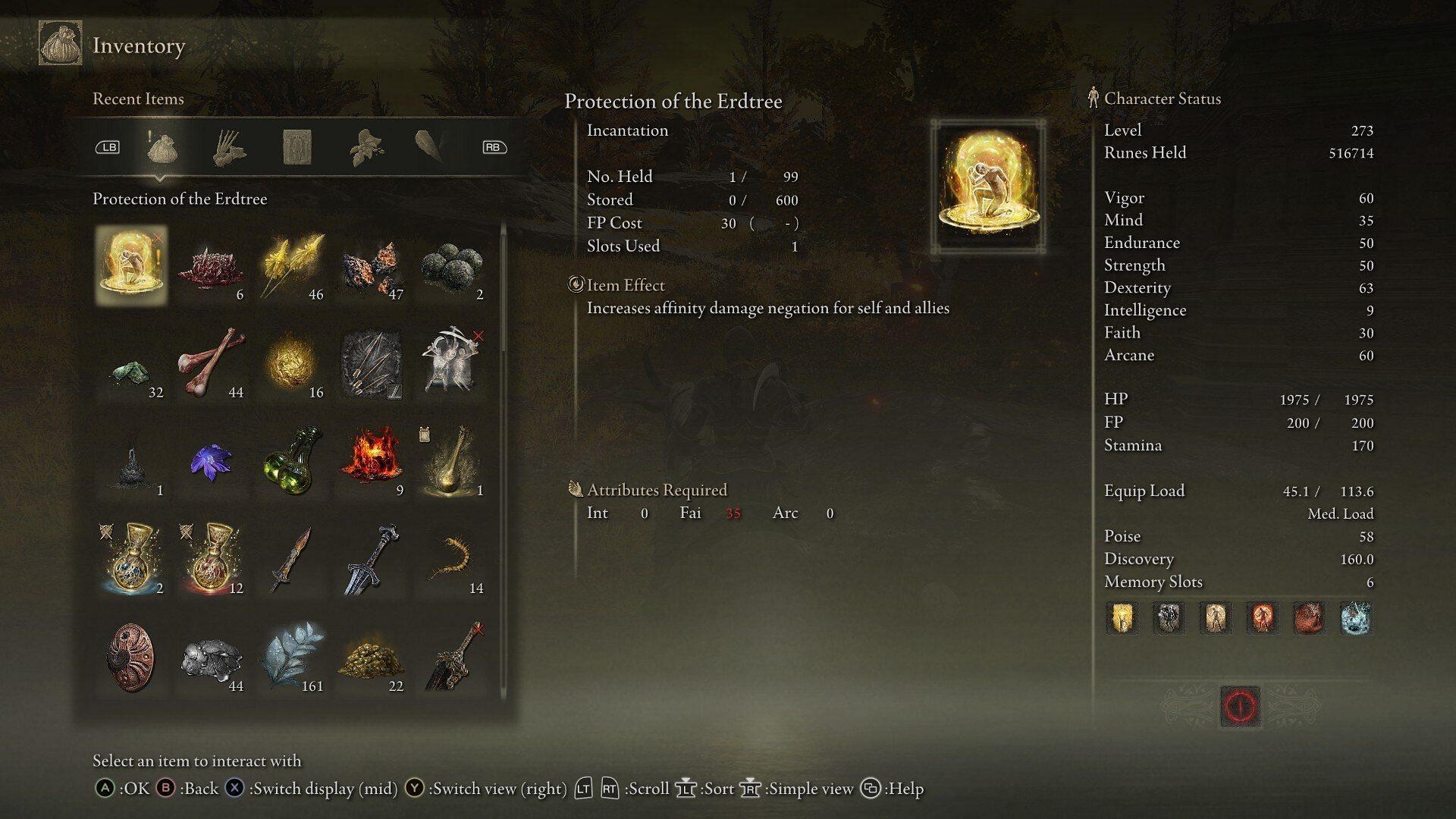Select the red flask with count 12
Viewport: 1456px width, 819px height.
[x=211, y=559]
